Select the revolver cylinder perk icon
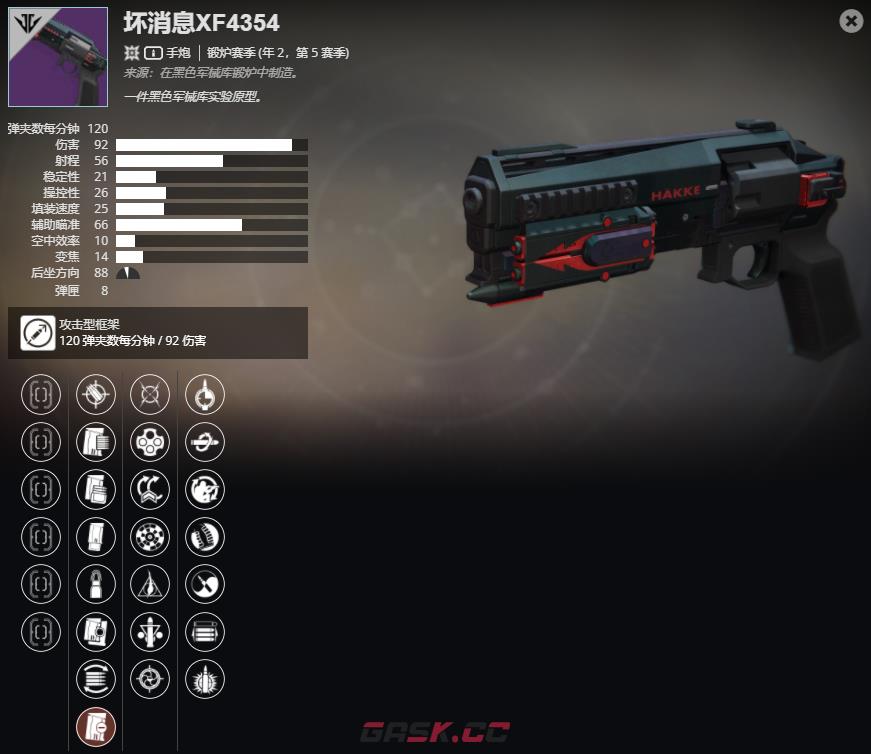The image size is (871, 754). click(x=150, y=442)
